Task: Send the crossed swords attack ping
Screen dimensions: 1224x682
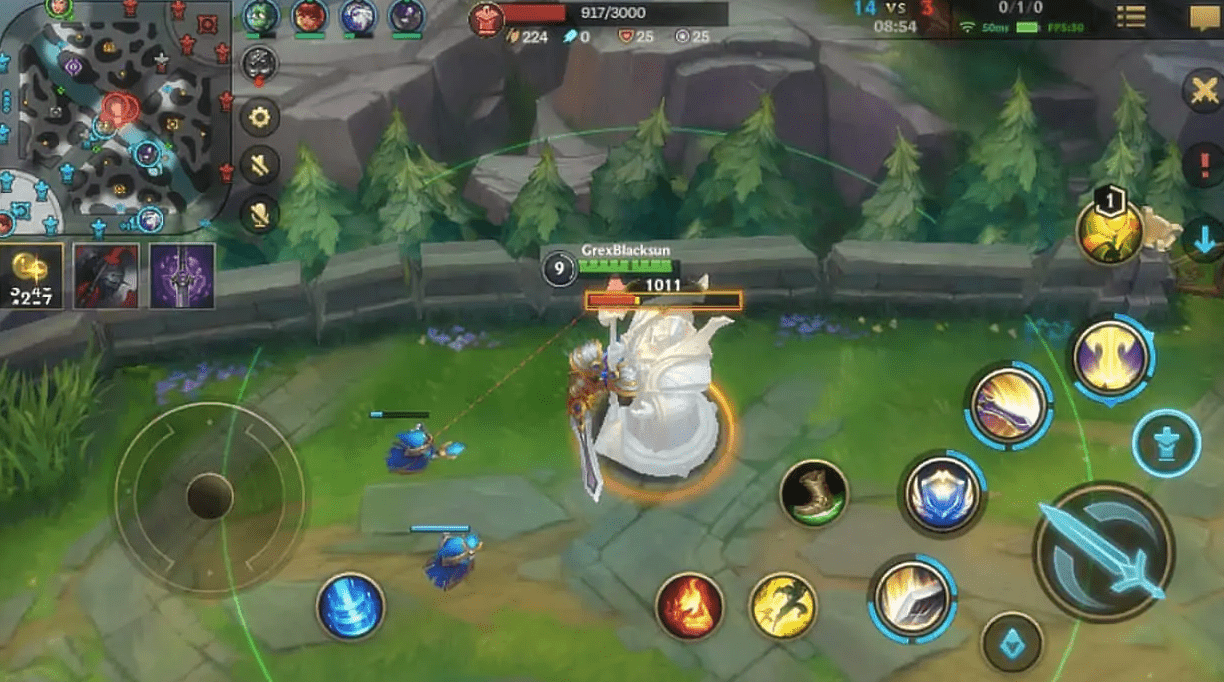Action: pyautogui.click(x=1203, y=91)
